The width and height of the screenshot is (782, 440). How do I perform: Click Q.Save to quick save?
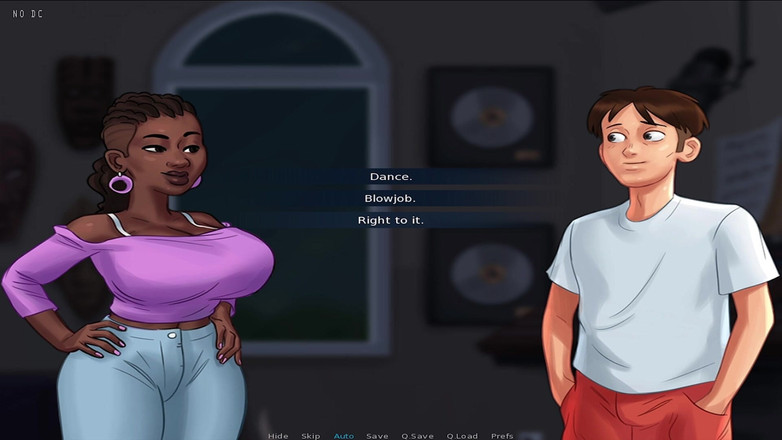[418, 436]
